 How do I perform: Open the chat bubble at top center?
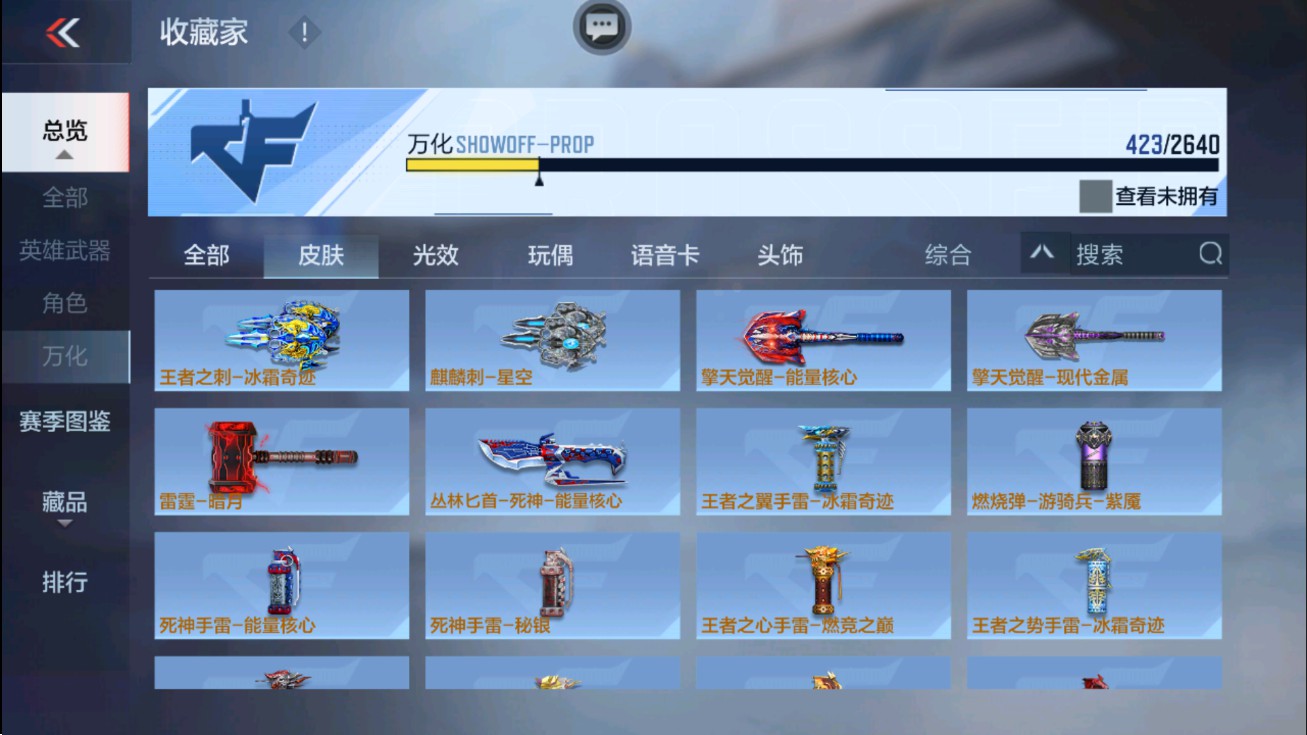point(601,27)
